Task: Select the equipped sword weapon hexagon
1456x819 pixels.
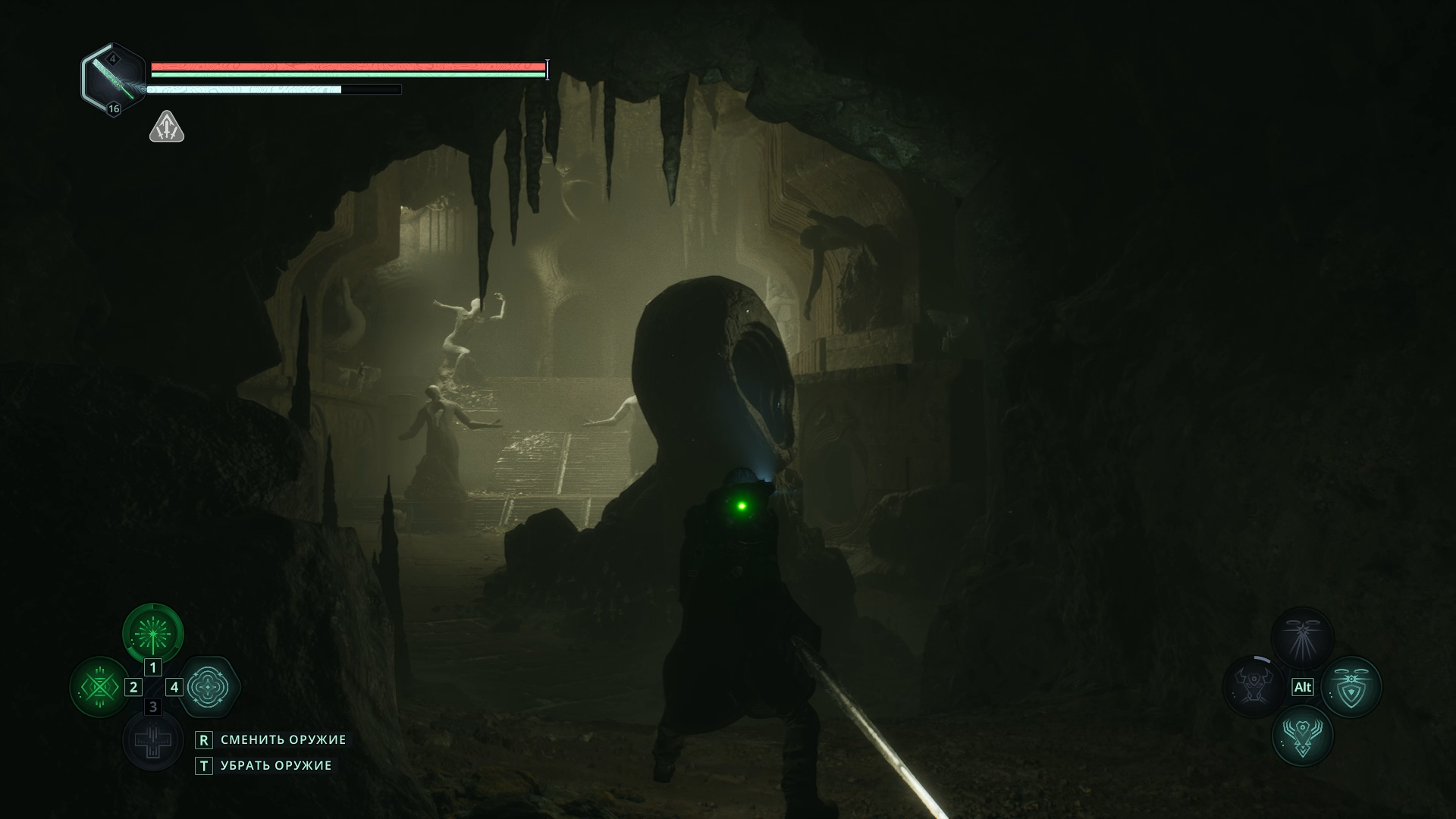Action: tap(114, 79)
